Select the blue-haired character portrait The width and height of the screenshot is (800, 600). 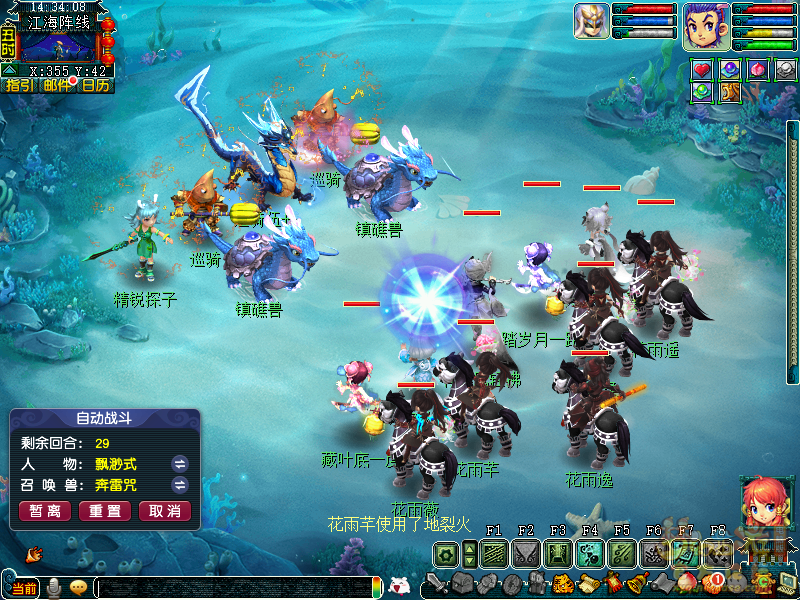(705, 25)
